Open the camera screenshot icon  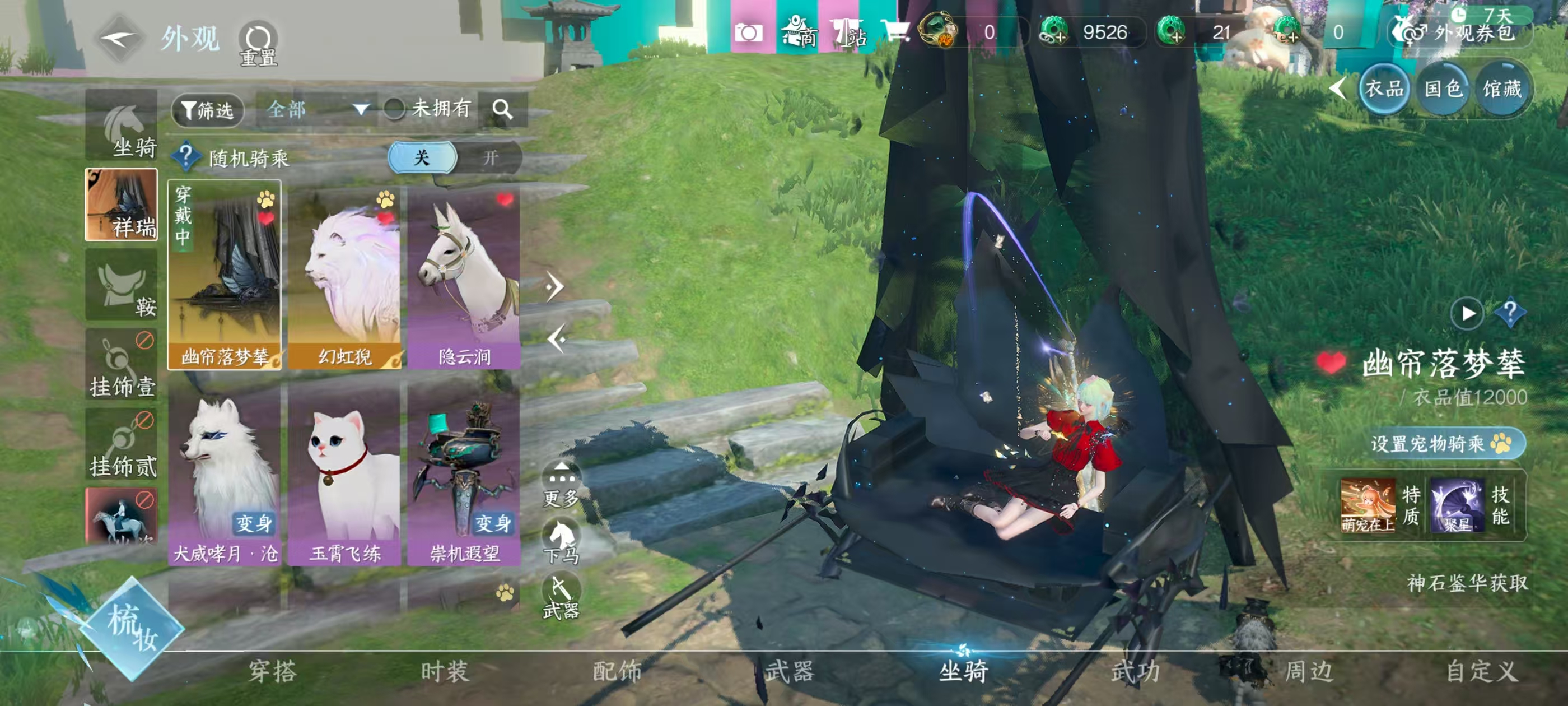pos(748,33)
